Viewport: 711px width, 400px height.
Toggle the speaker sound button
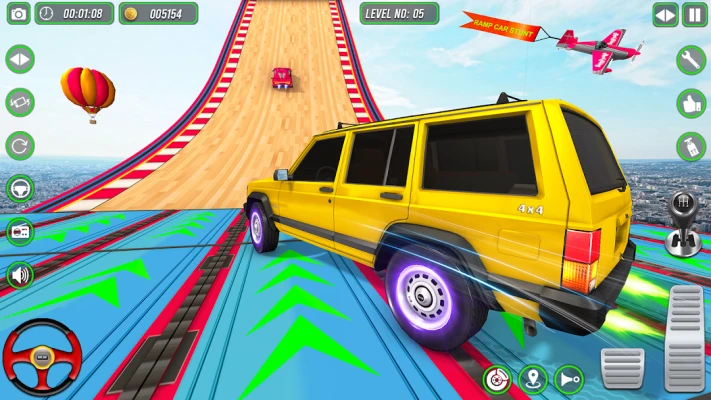click(x=19, y=274)
